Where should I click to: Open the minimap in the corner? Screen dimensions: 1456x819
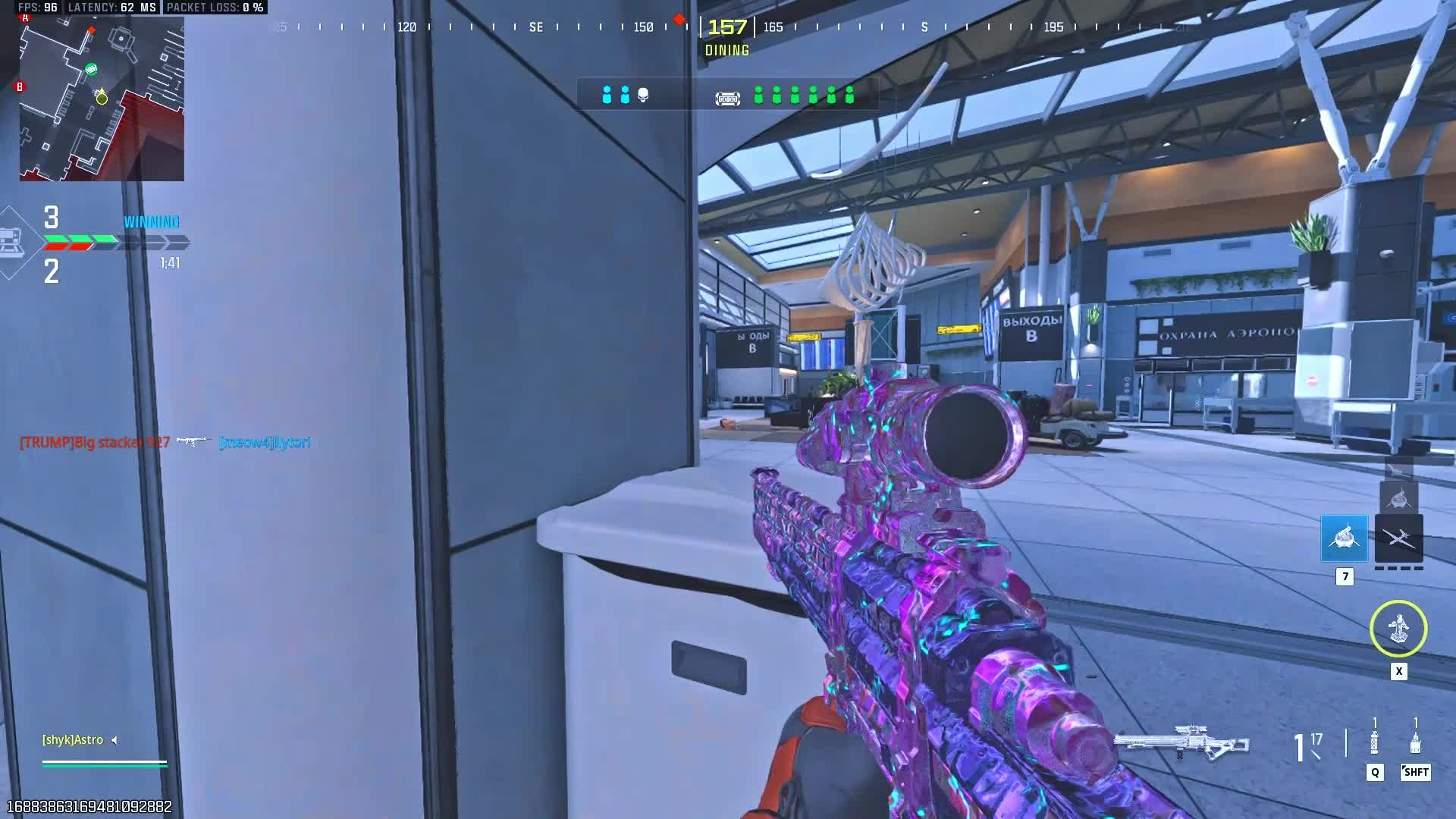(x=102, y=99)
